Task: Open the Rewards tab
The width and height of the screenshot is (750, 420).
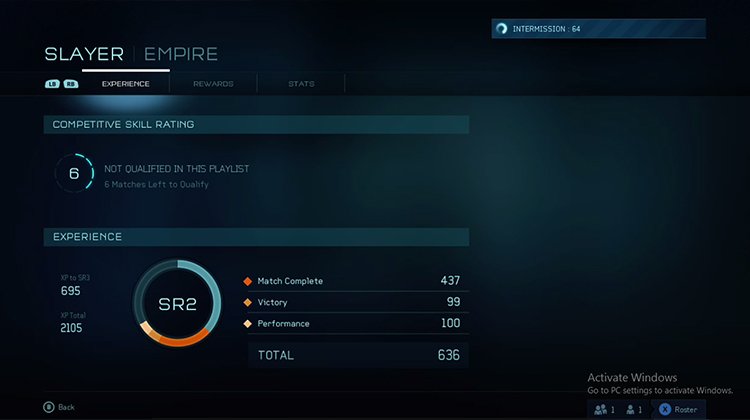Action: (213, 84)
